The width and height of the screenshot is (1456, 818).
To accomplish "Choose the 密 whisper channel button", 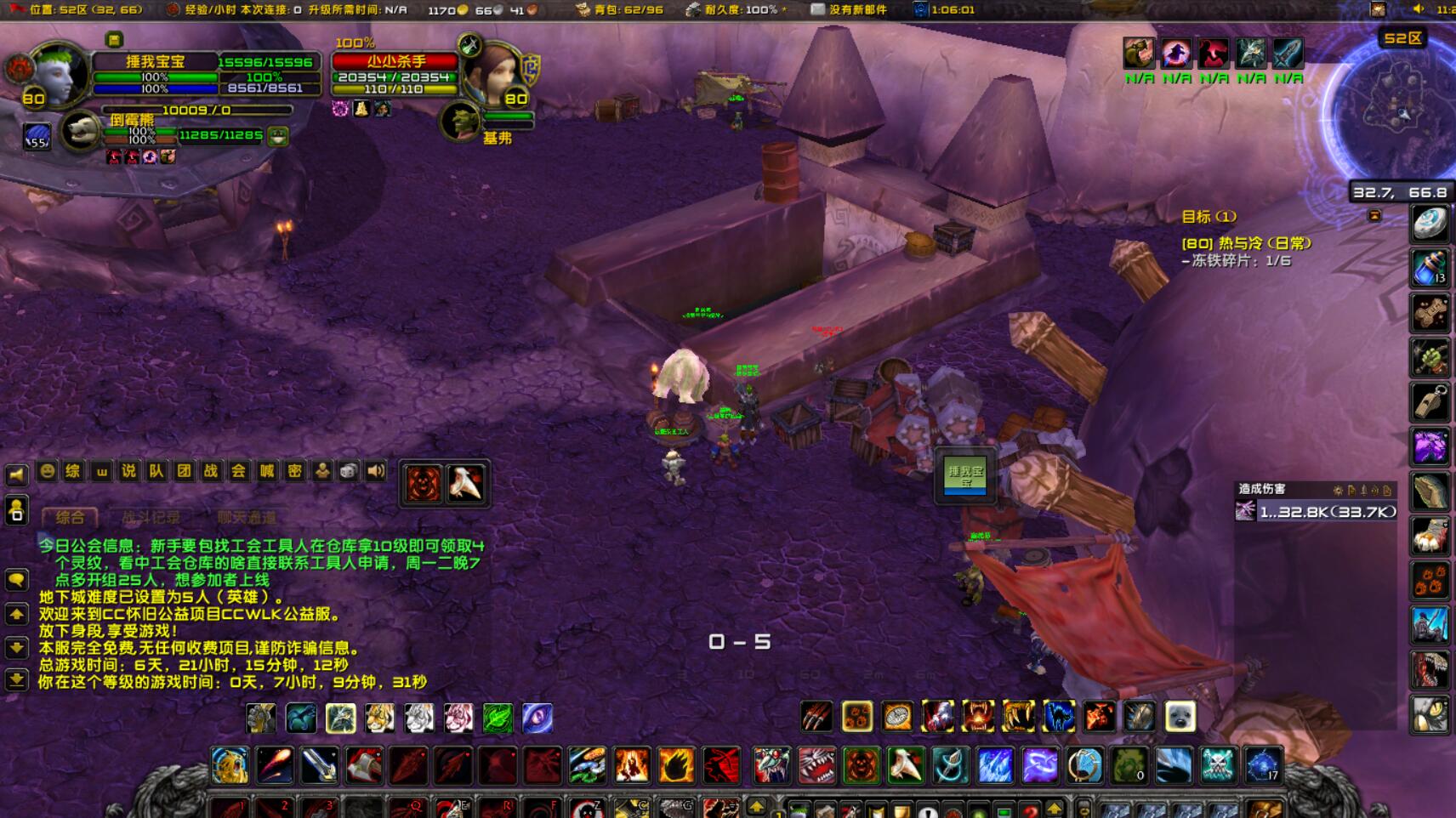I will 294,471.
